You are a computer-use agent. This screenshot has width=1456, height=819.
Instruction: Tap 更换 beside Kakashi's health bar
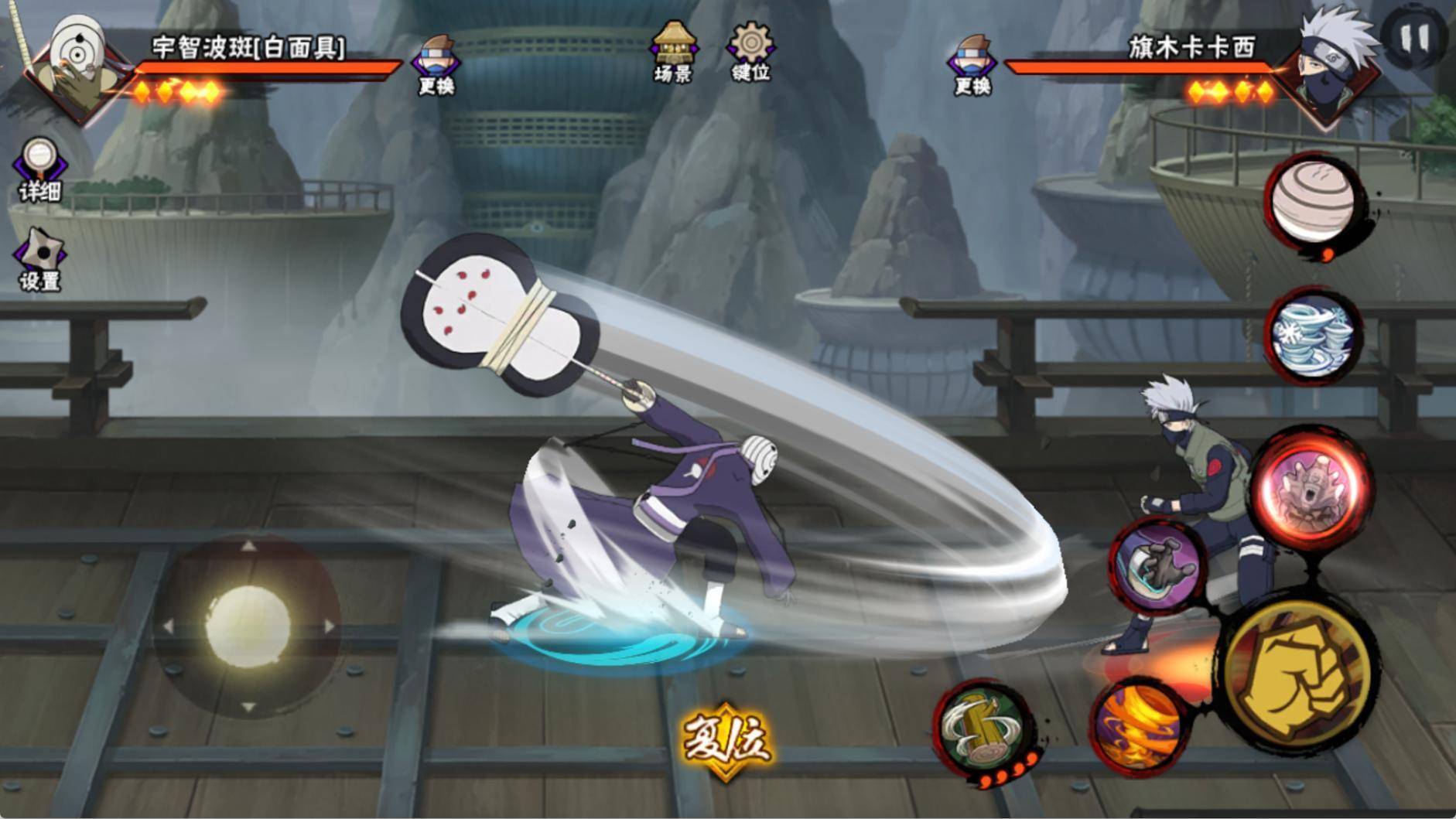coord(972,65)
